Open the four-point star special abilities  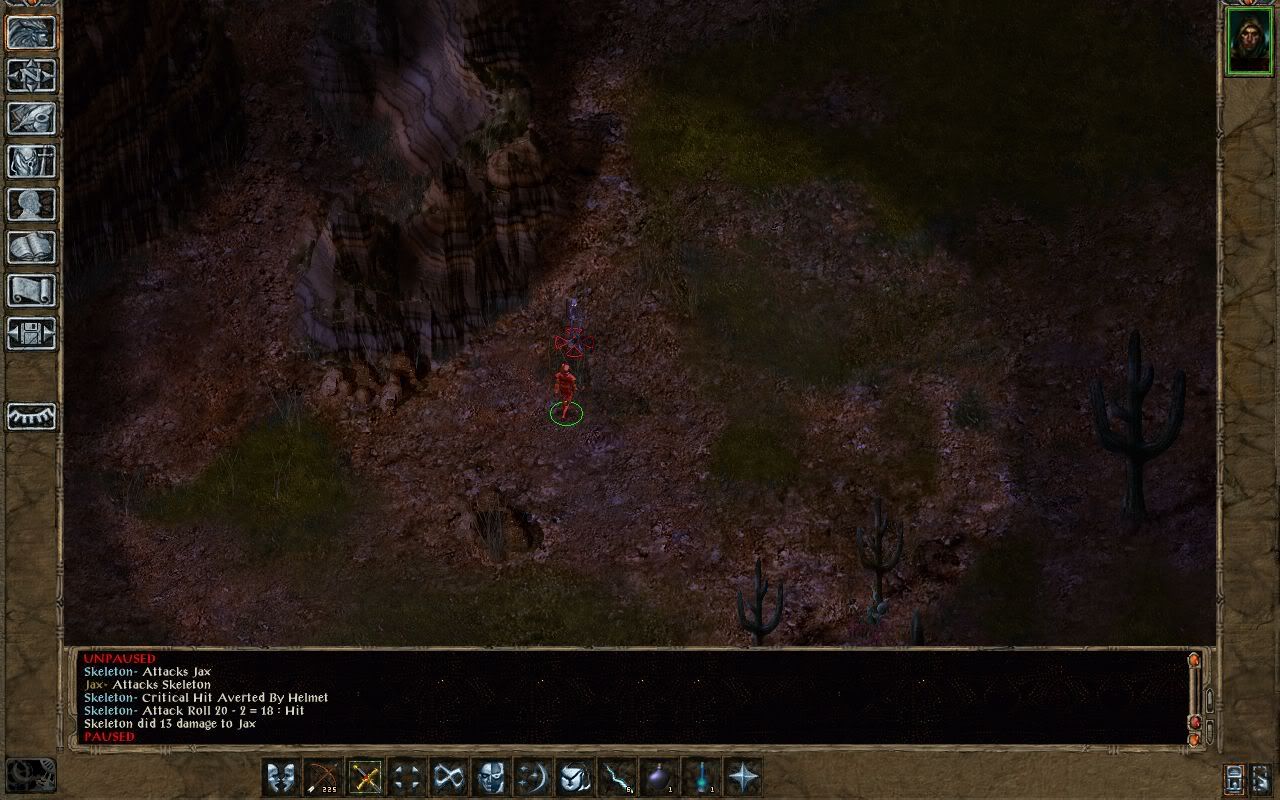743,777
